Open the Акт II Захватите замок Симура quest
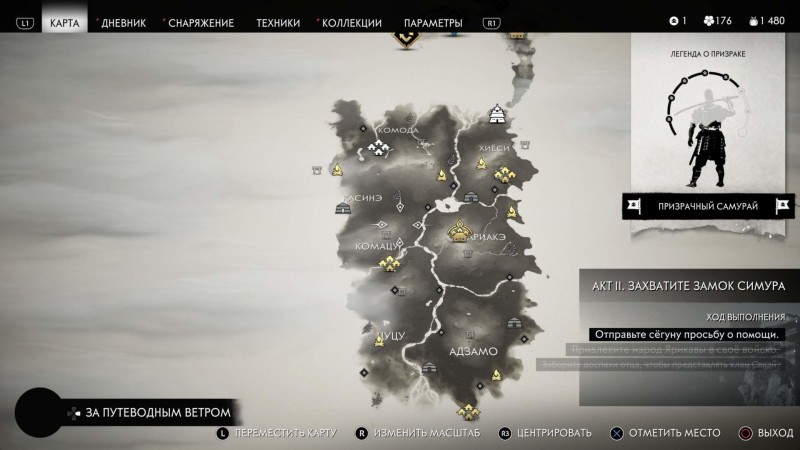800x450 pixels. [689, 287]
